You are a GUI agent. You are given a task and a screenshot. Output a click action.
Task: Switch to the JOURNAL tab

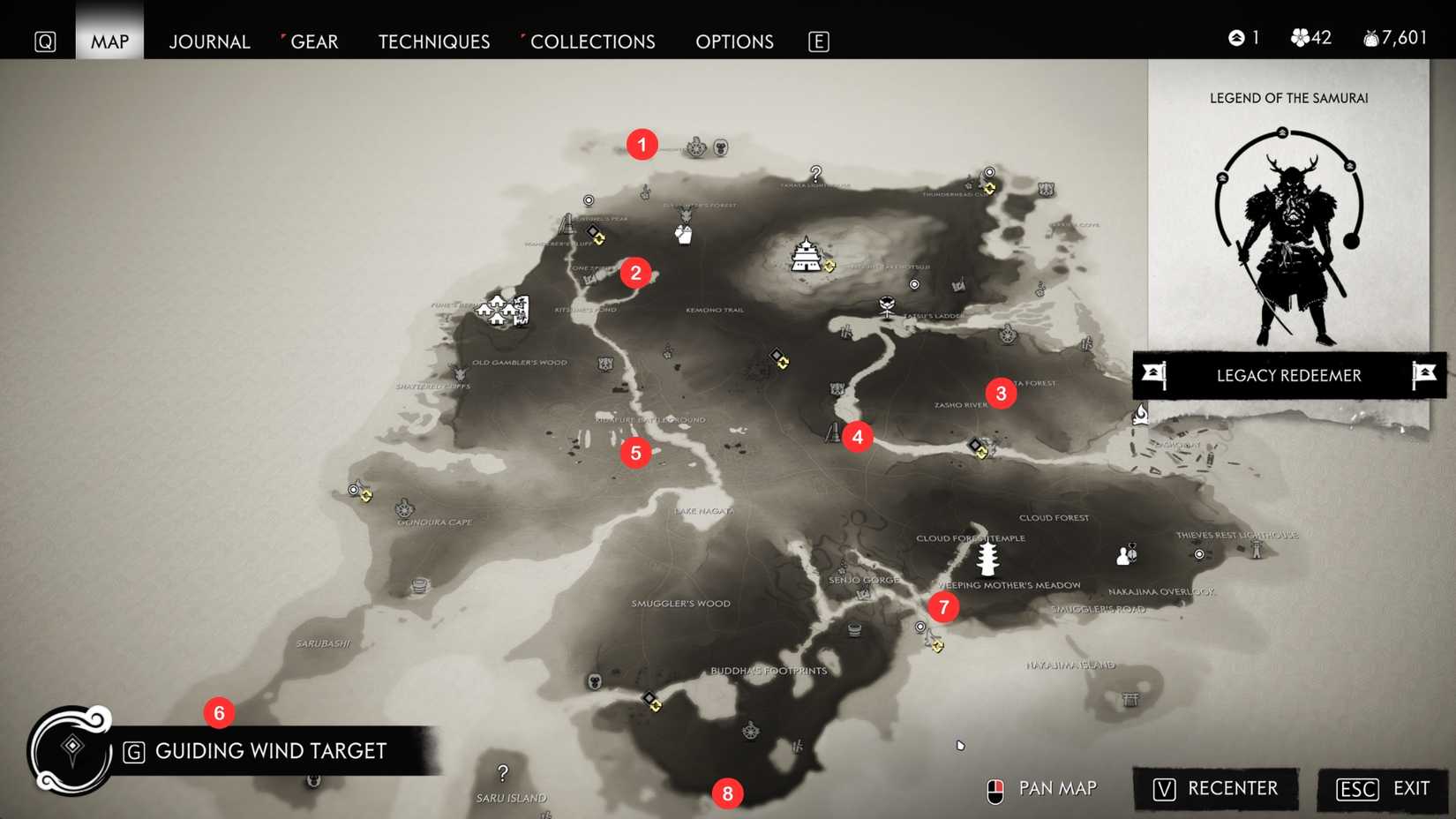(209, 41)
